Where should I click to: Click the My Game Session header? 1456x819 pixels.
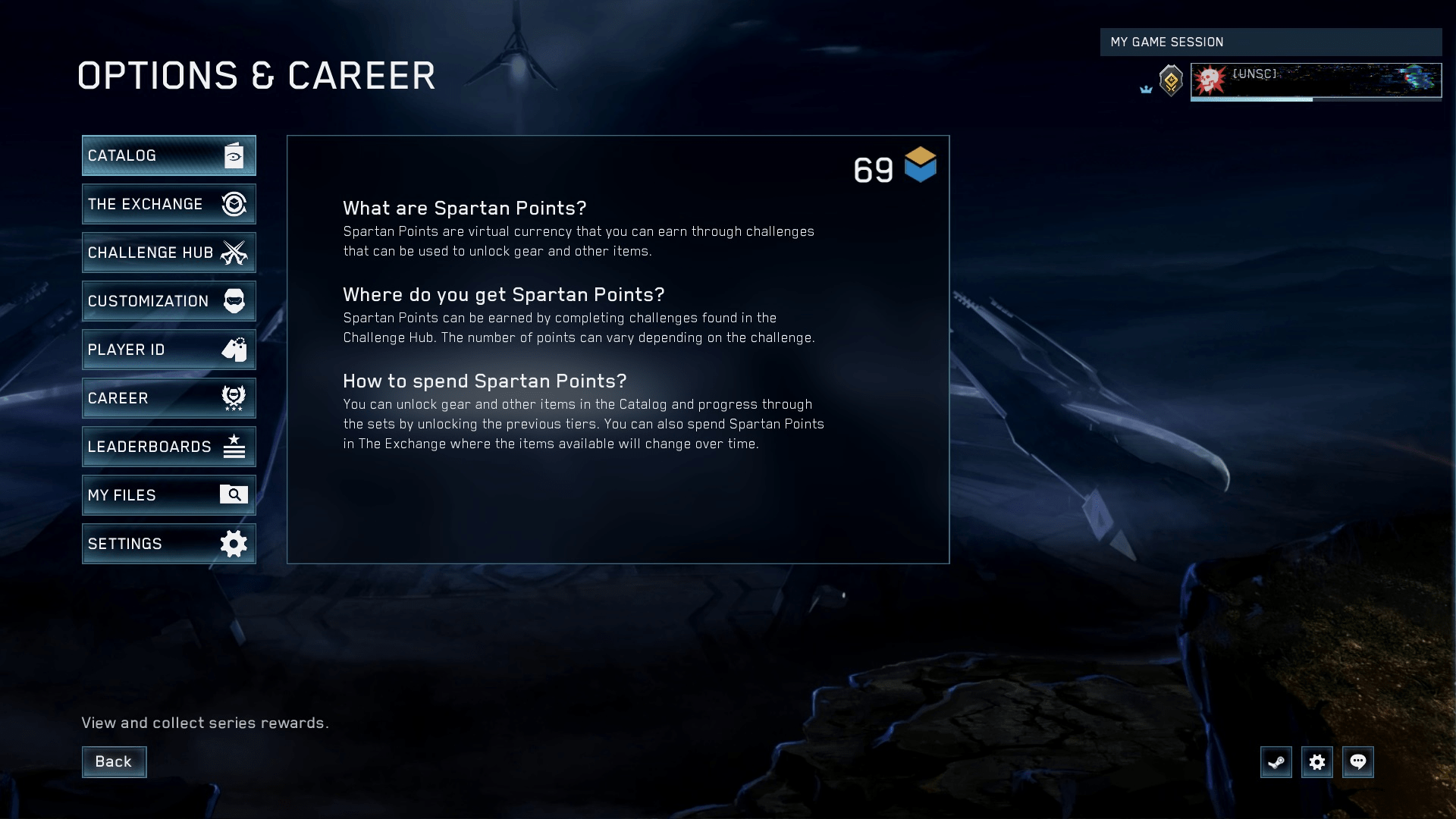click(1270, 42)
